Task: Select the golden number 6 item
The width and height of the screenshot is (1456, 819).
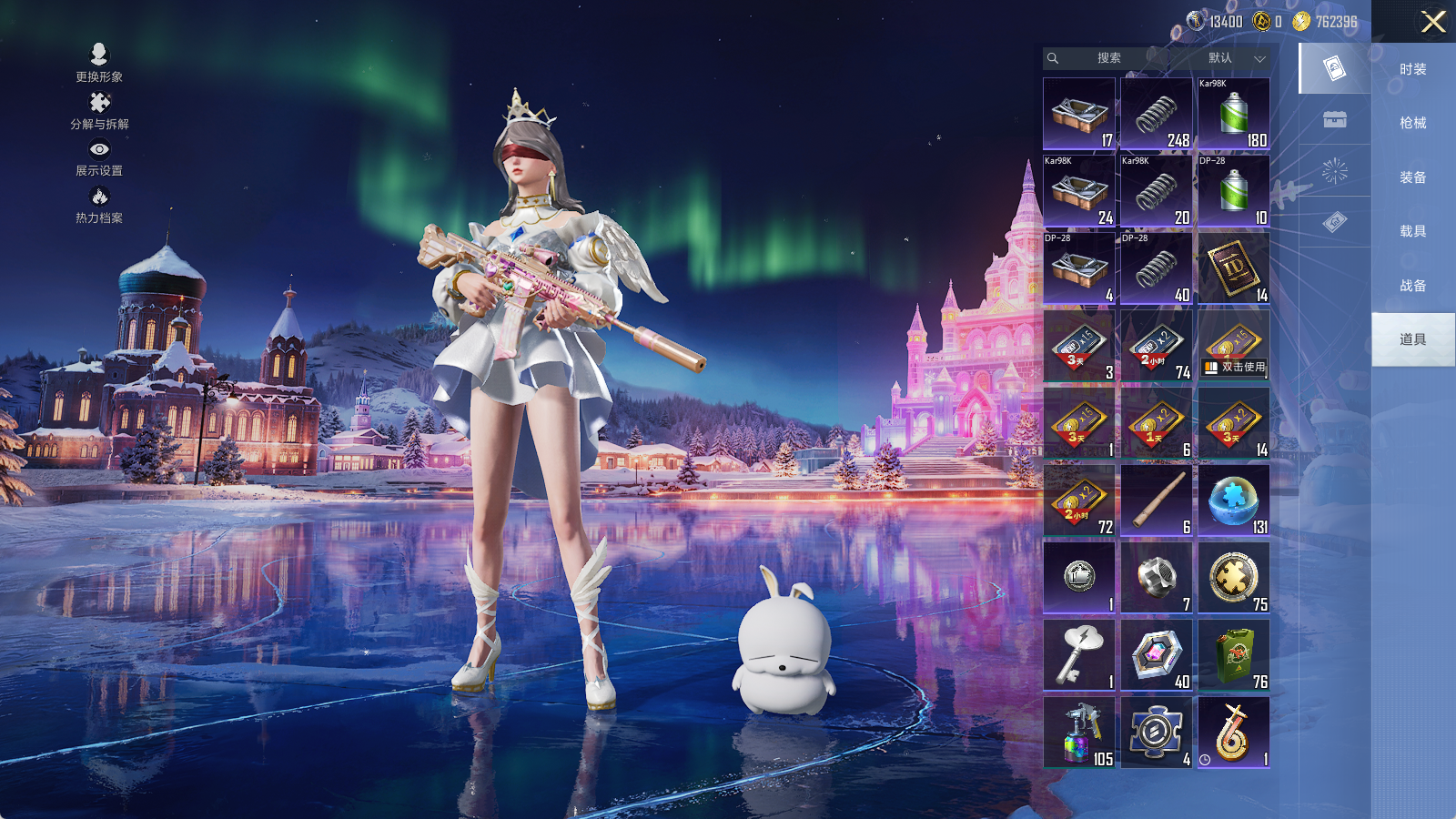Action: click(x=1234, y=733)
